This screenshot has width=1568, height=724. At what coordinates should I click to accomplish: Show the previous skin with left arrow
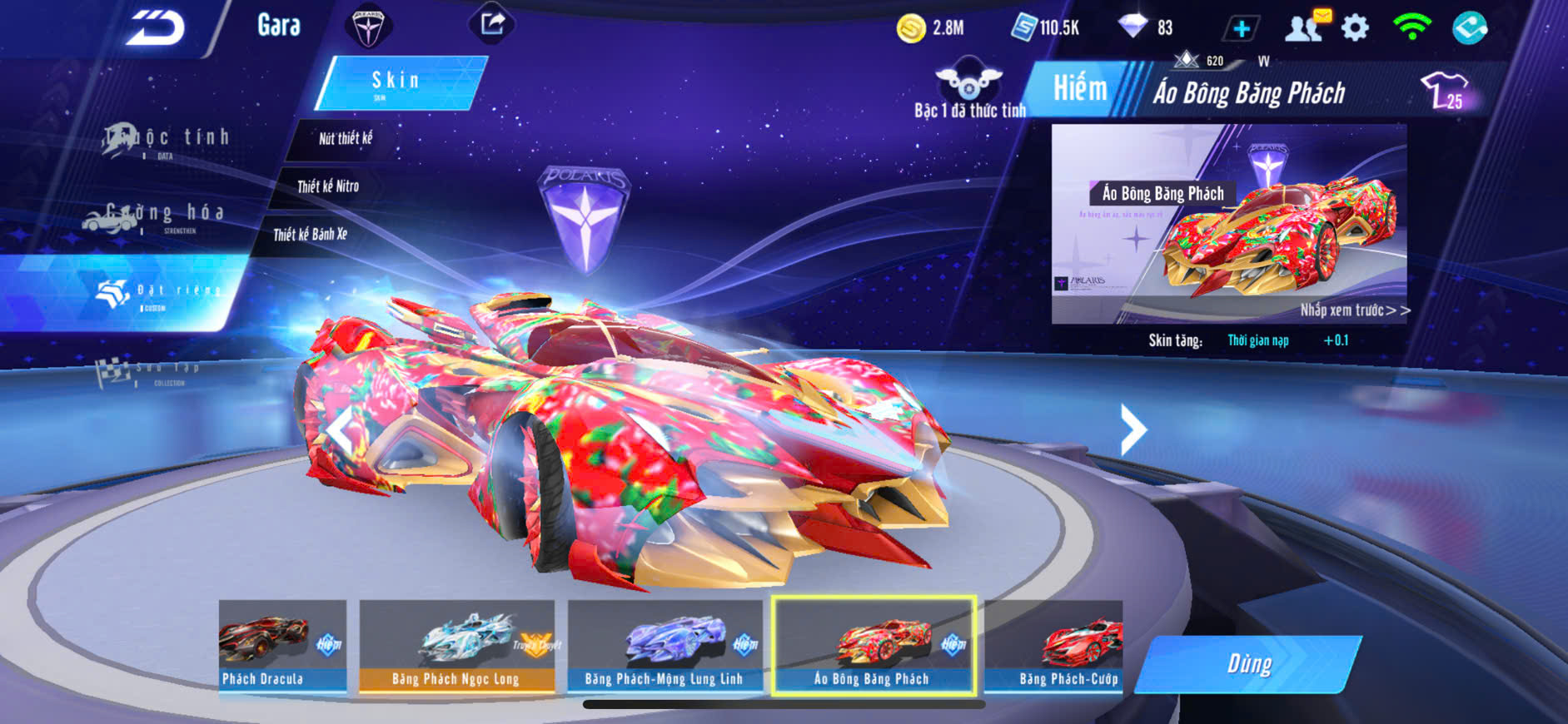pyautogui.click(x=340, y=429)
